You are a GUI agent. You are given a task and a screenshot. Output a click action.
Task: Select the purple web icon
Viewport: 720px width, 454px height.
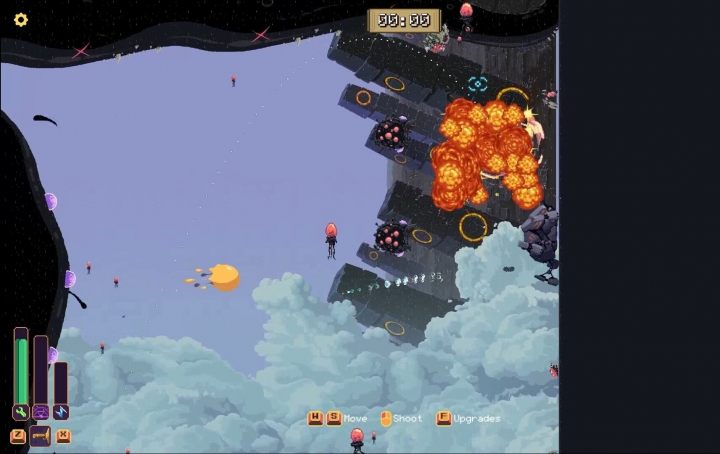point(41,412)
